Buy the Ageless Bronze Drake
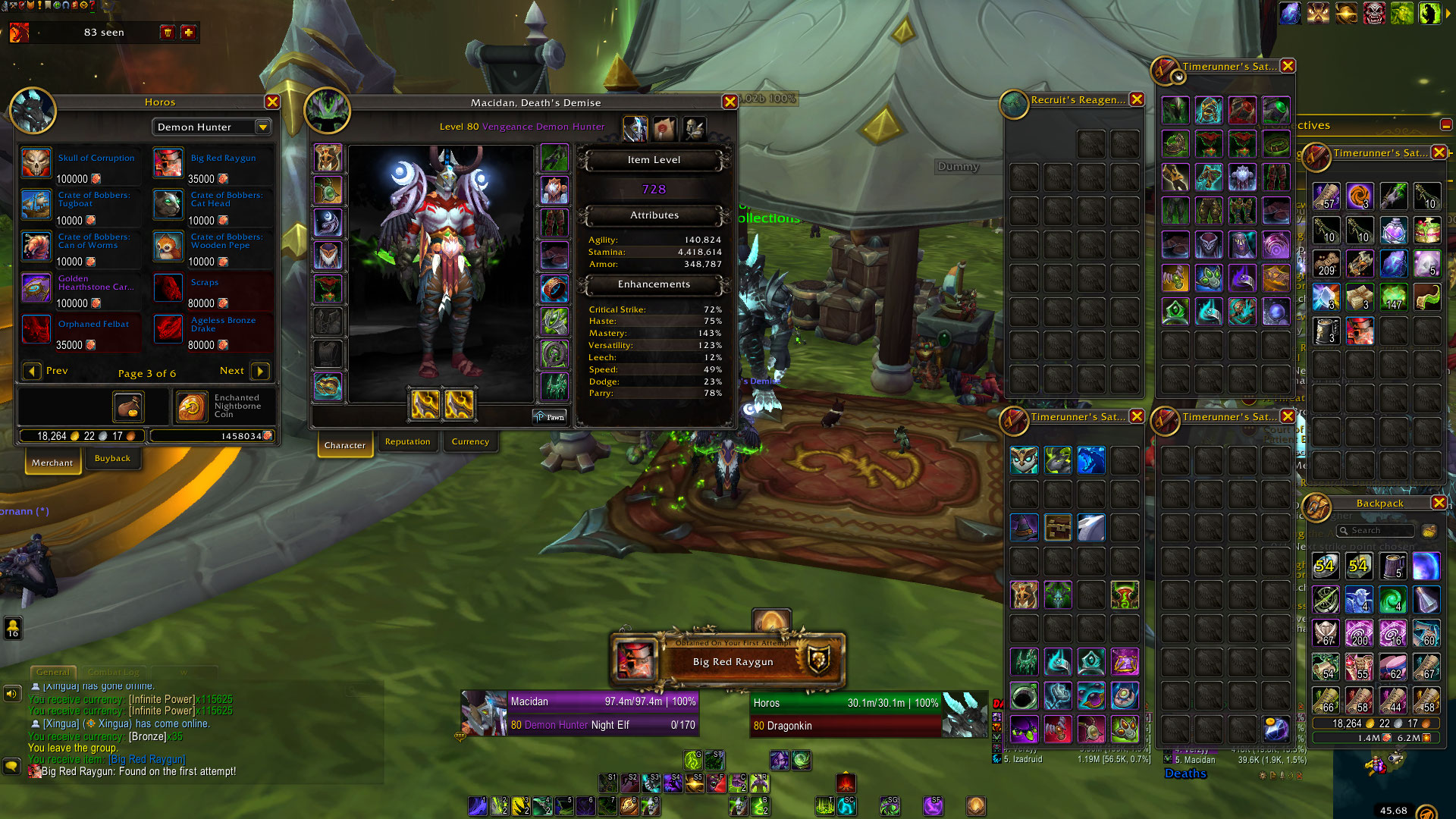This screenshot has width=1456, height=819. pyautogui.click(x=168, y=331)
